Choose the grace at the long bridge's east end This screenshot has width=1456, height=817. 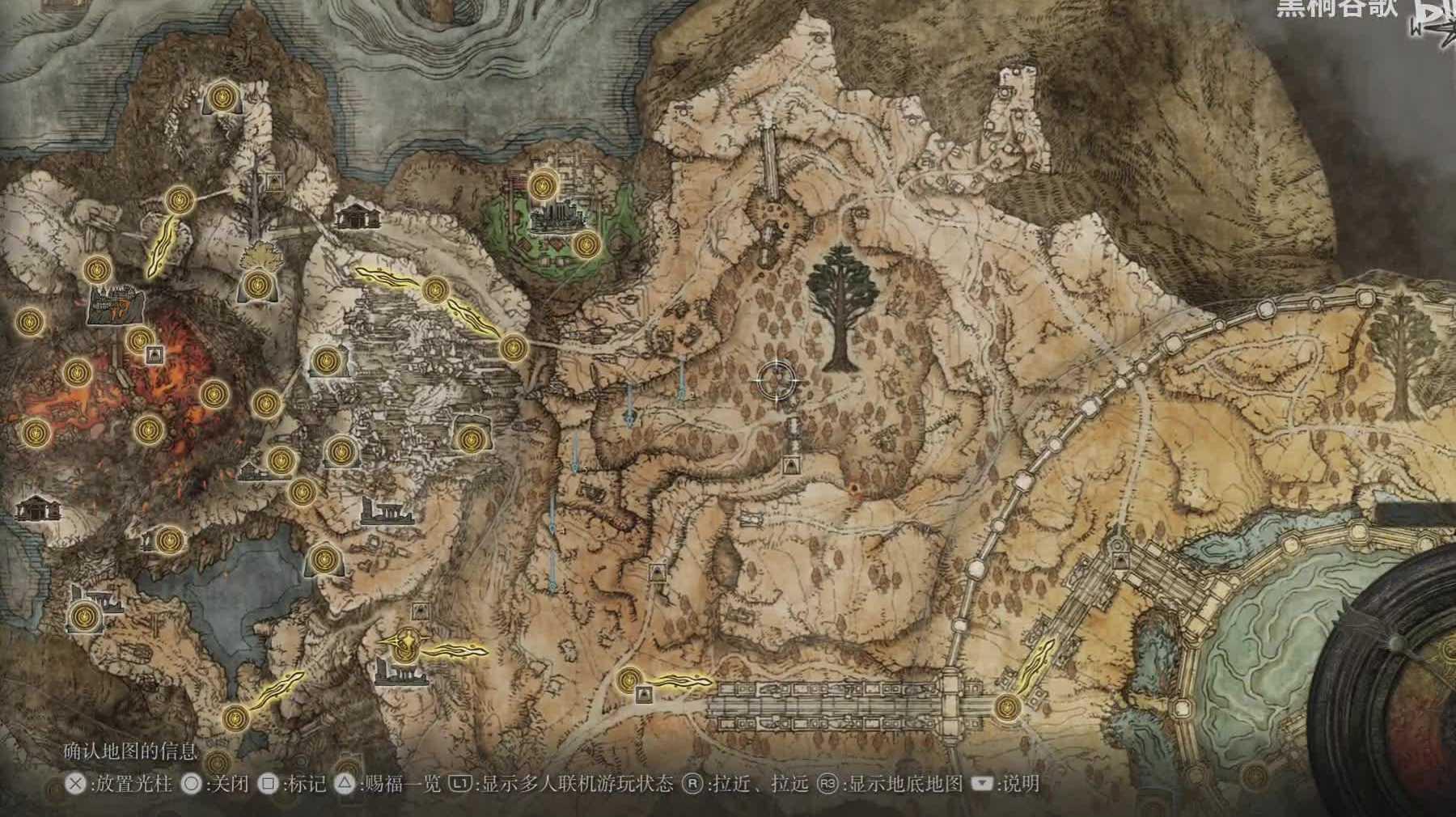[x=1006, y=706]
